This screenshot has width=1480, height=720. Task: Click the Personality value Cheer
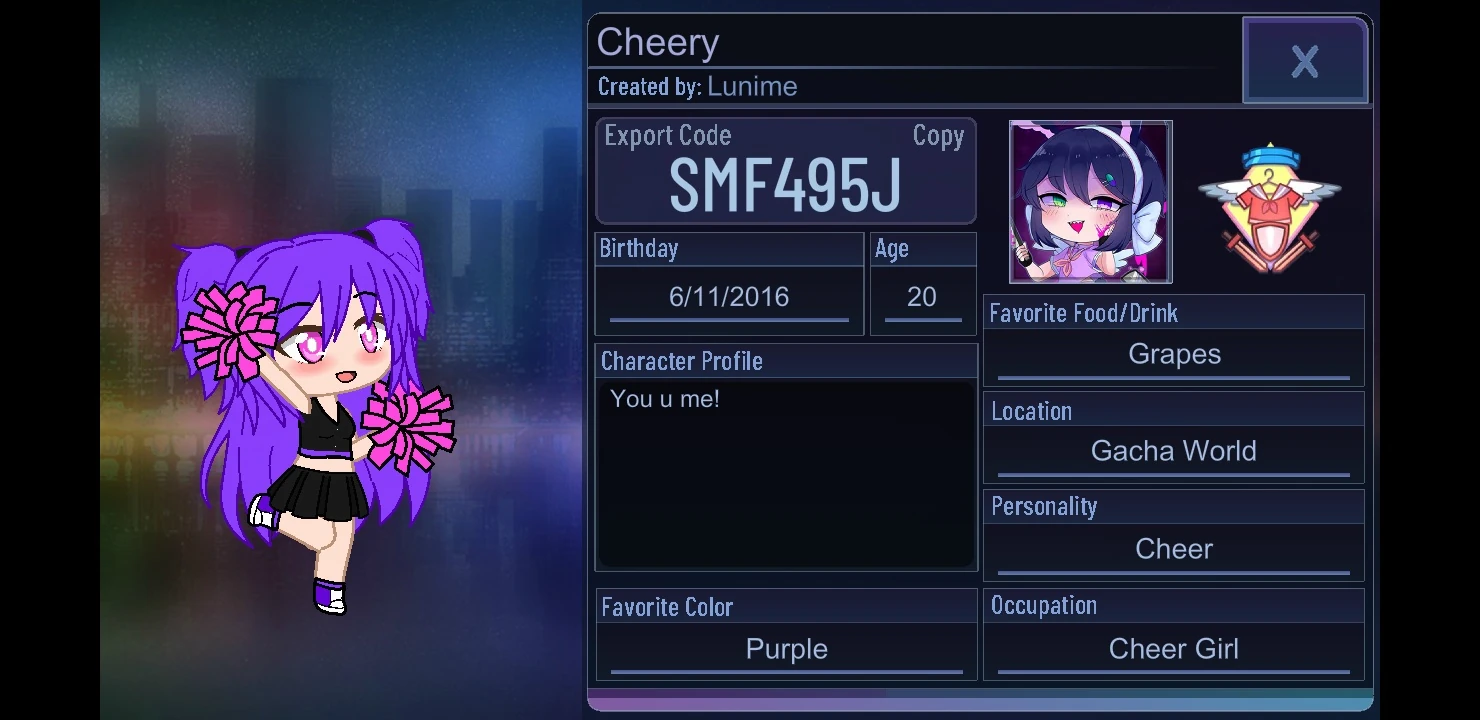pos(1173,548)
